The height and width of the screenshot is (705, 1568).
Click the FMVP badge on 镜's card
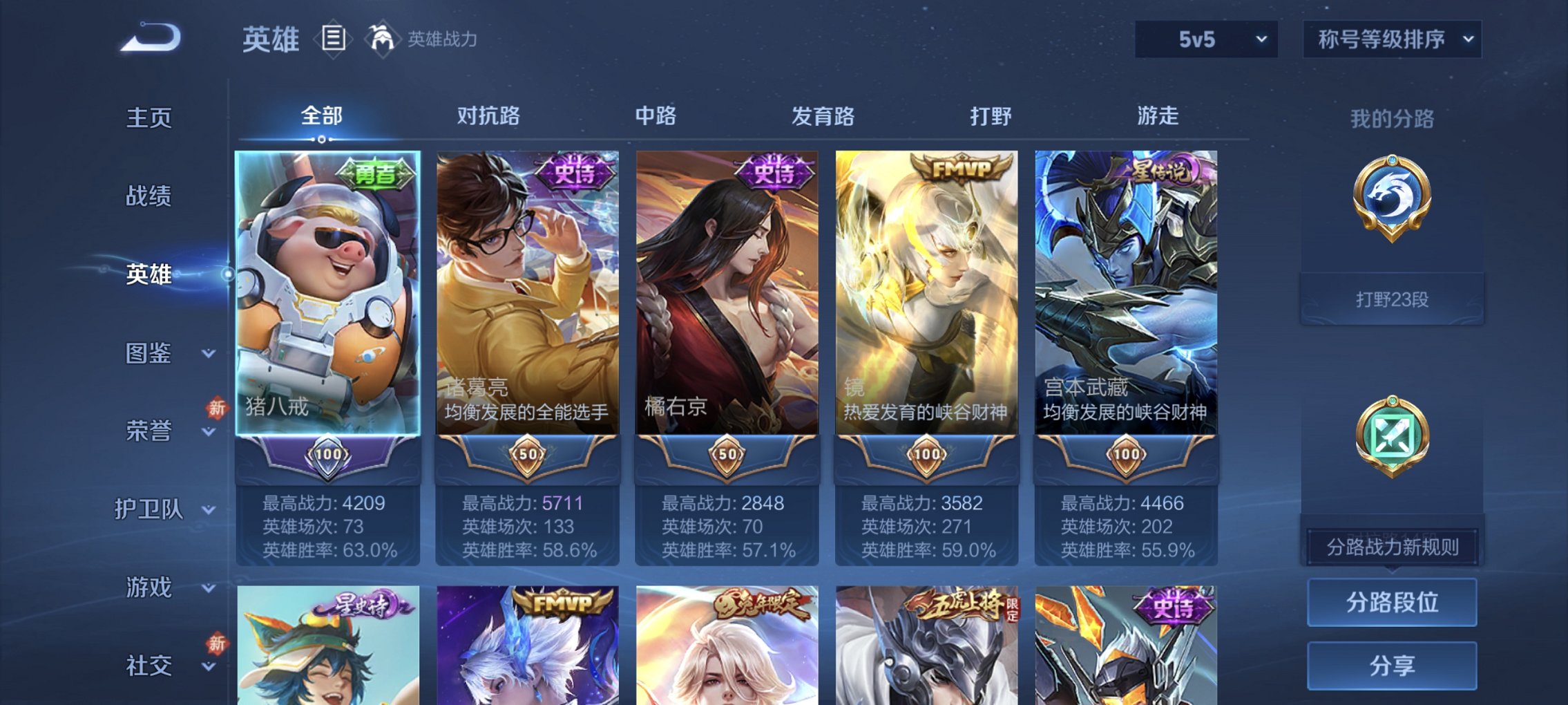[x=962, y=167]
